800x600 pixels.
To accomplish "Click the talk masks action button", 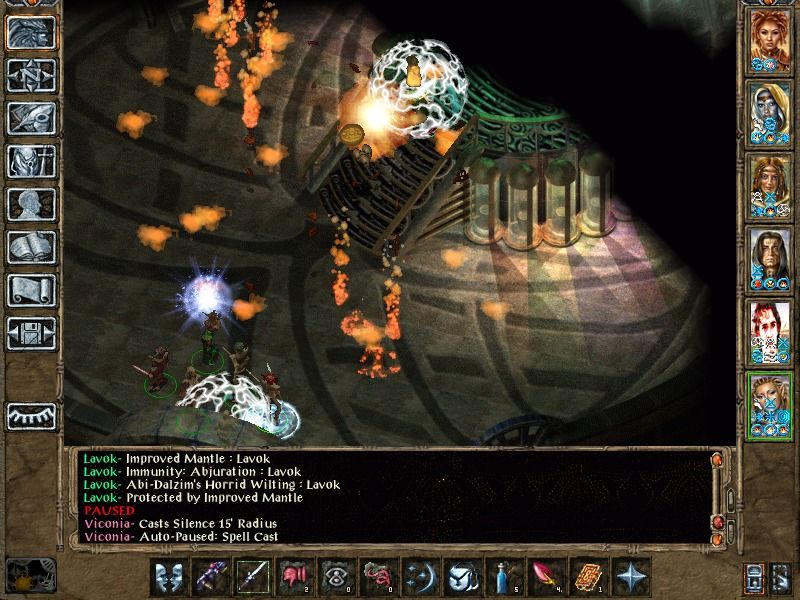I will click(169, 578).
